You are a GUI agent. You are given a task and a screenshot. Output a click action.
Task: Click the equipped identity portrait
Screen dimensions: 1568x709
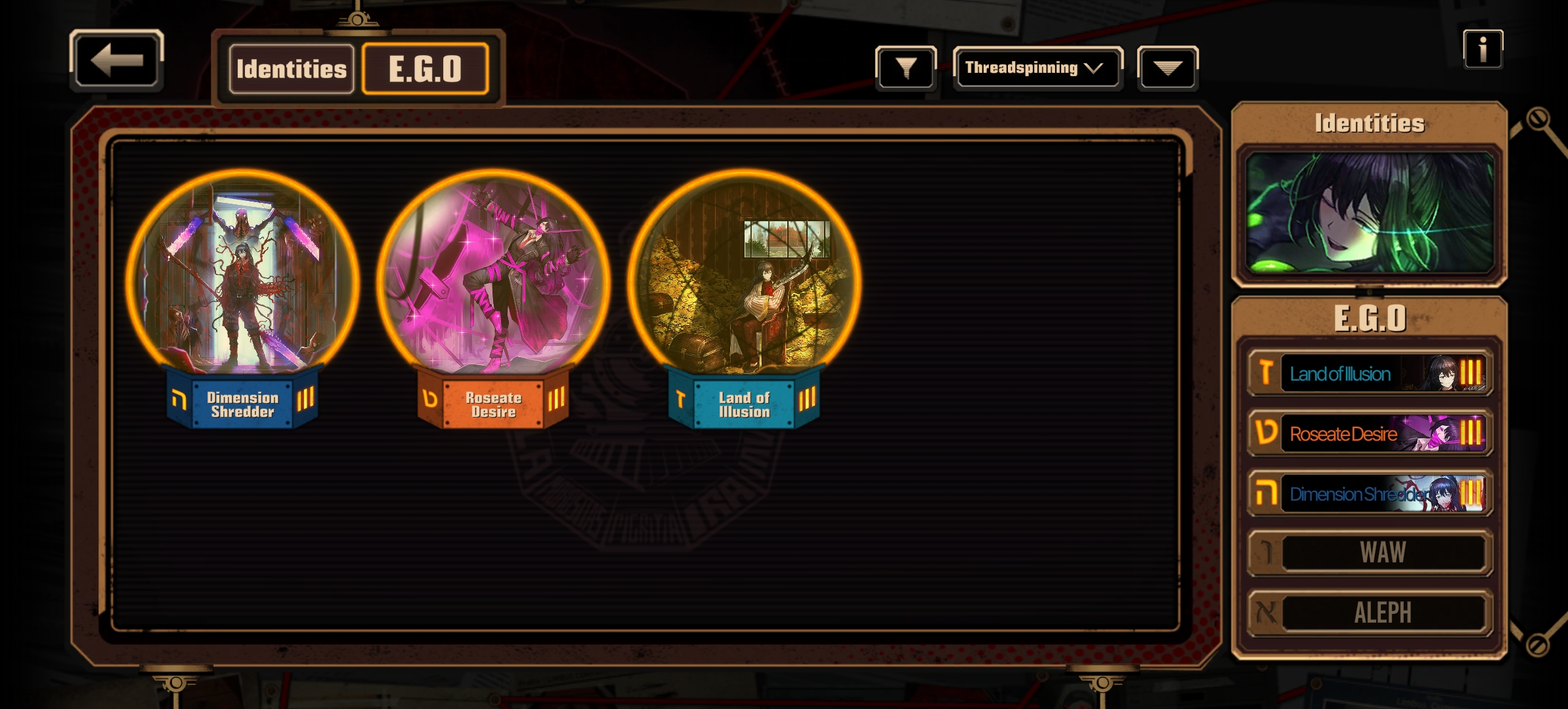[x=1369, y=213]
